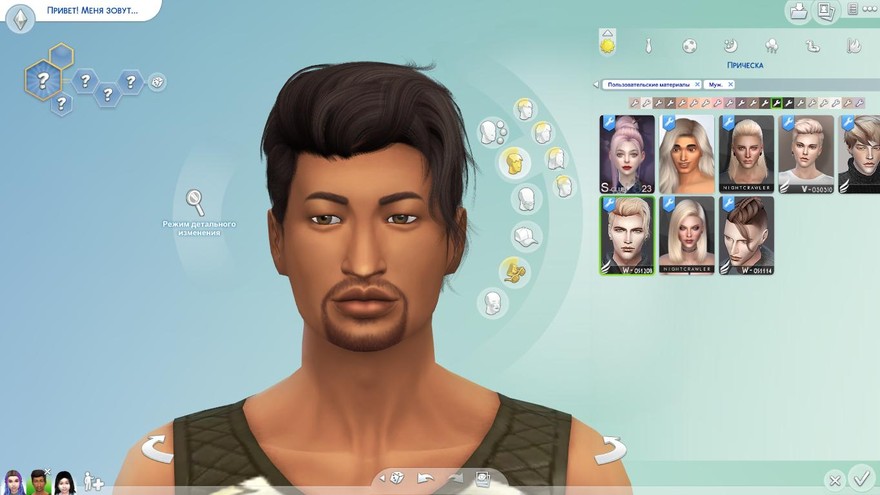Select the W-051208 hairstyle thumbnail
This screenshot has height=495, width=880.
627,236
